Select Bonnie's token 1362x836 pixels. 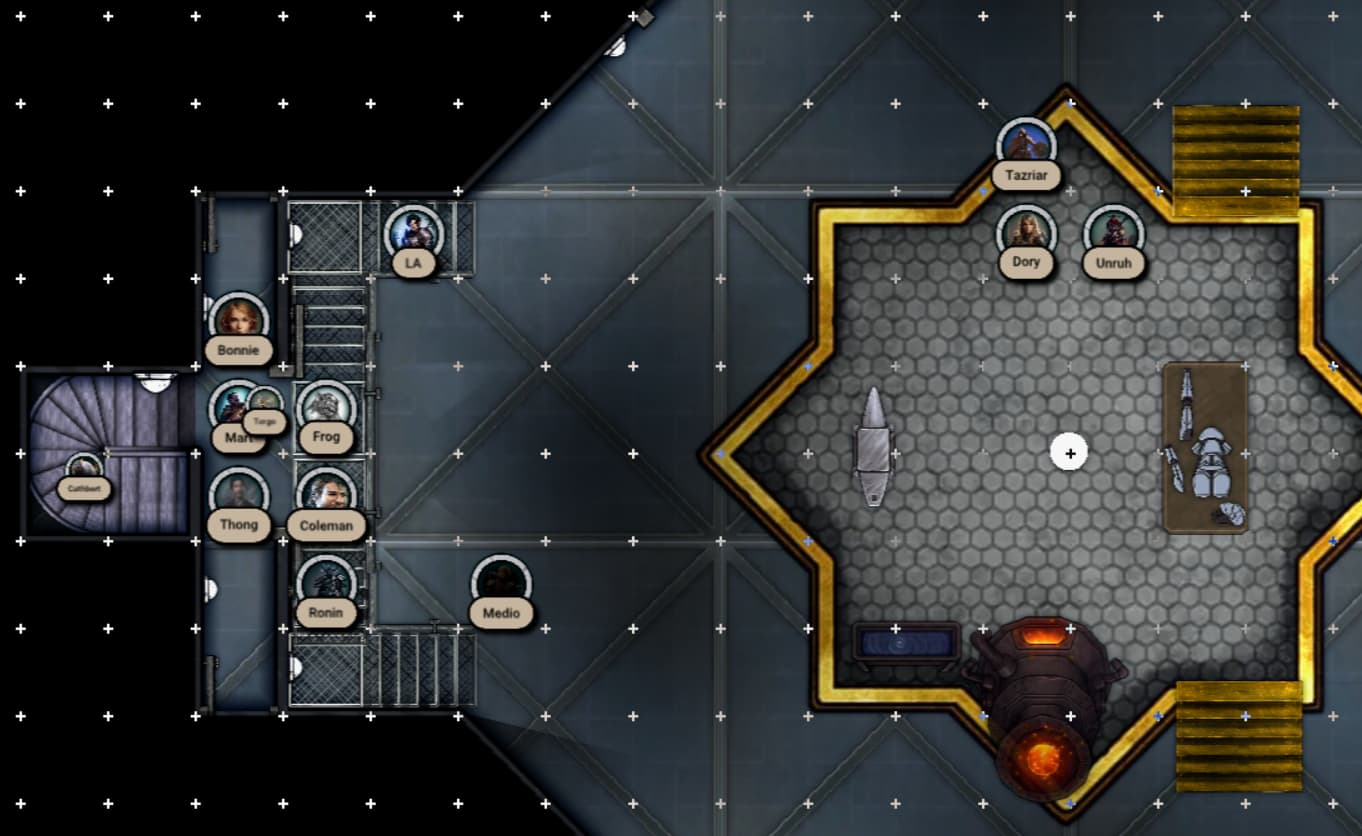point(238,321)
